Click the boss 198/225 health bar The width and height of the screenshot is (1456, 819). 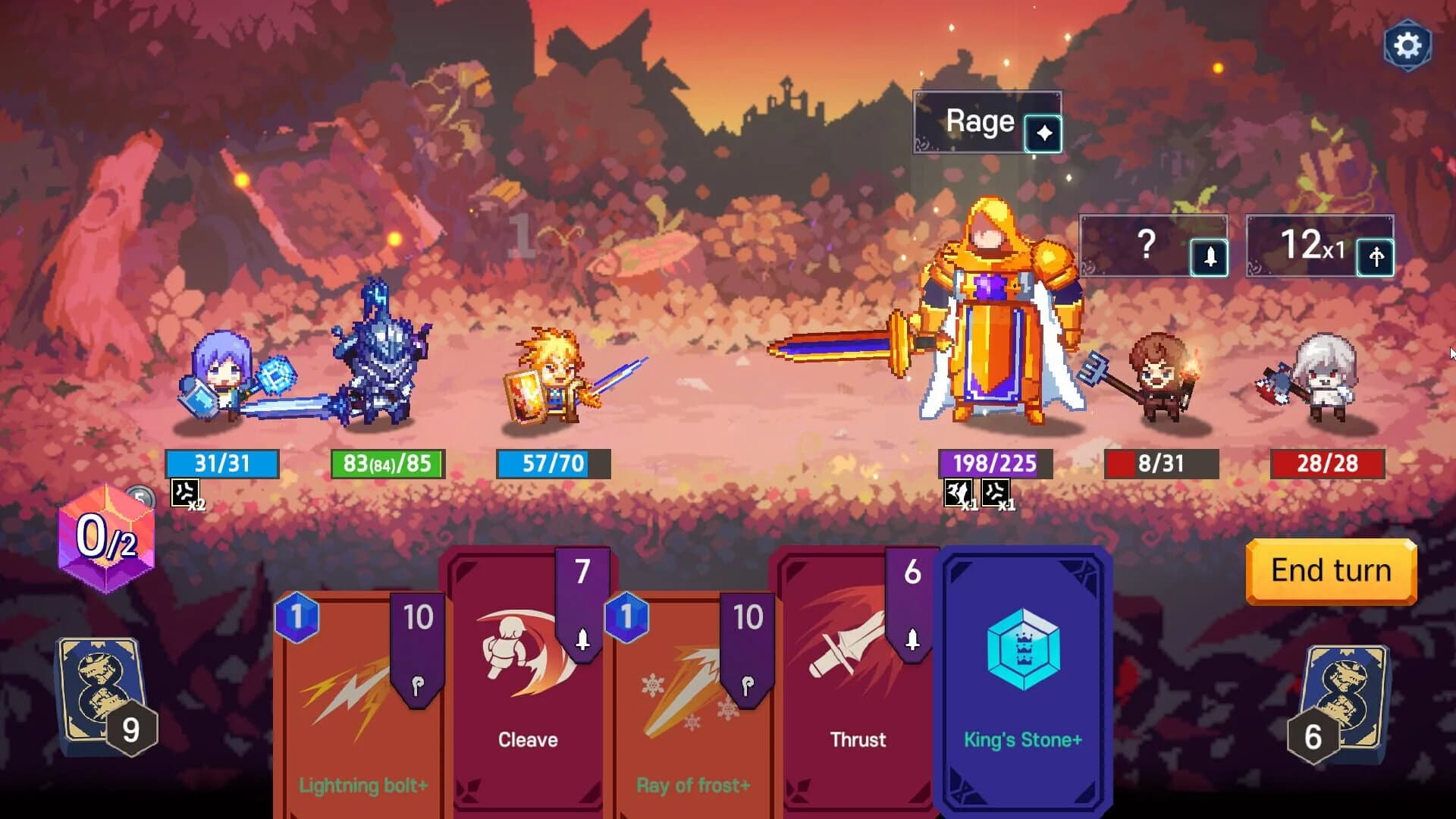(x=993, y=463)
